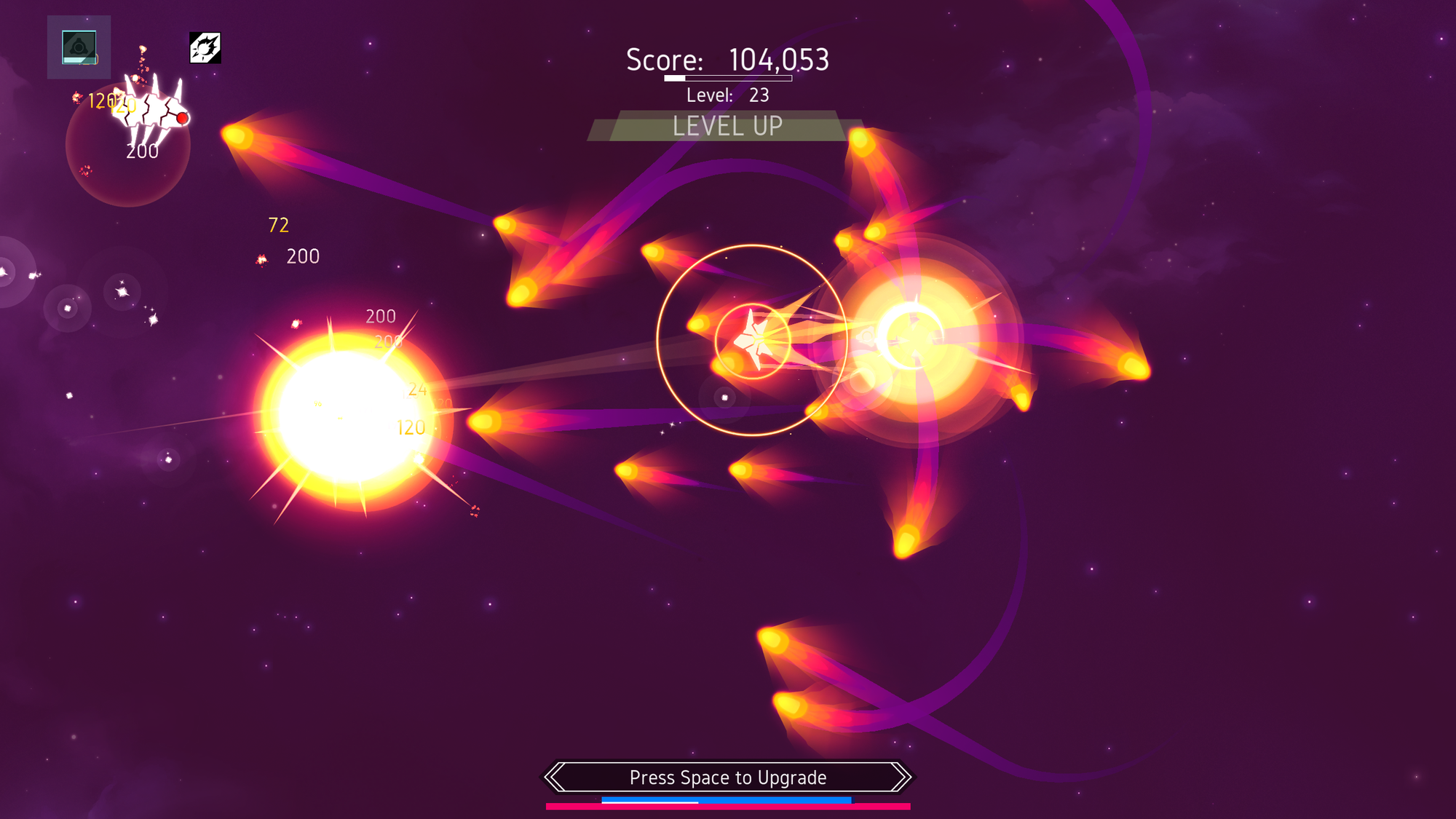The image size is (1456, 819).
Task: Activate the black-and-white spiked burst icon
Action: click(205, 48)
